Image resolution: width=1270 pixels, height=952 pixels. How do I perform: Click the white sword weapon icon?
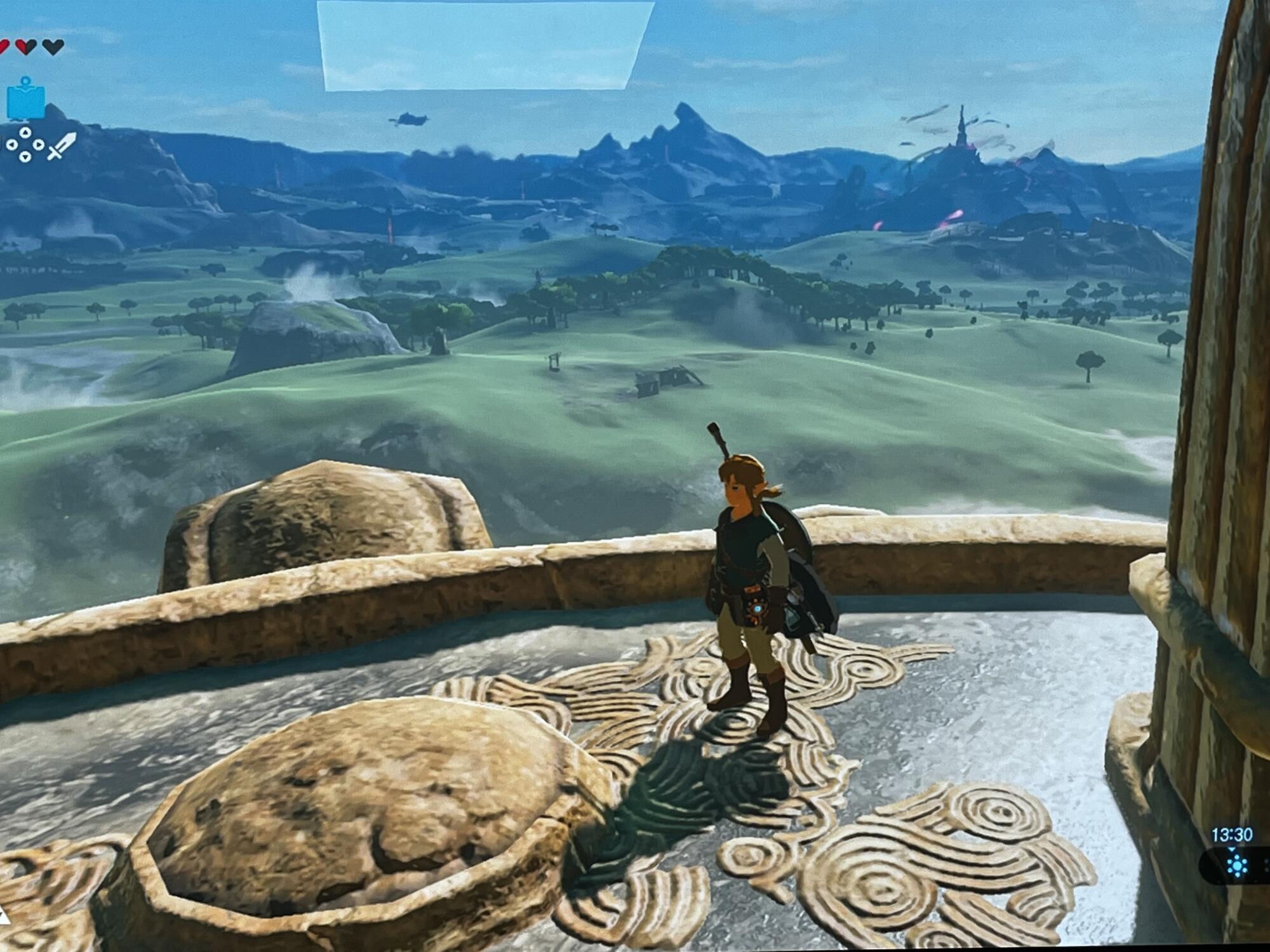62,147
